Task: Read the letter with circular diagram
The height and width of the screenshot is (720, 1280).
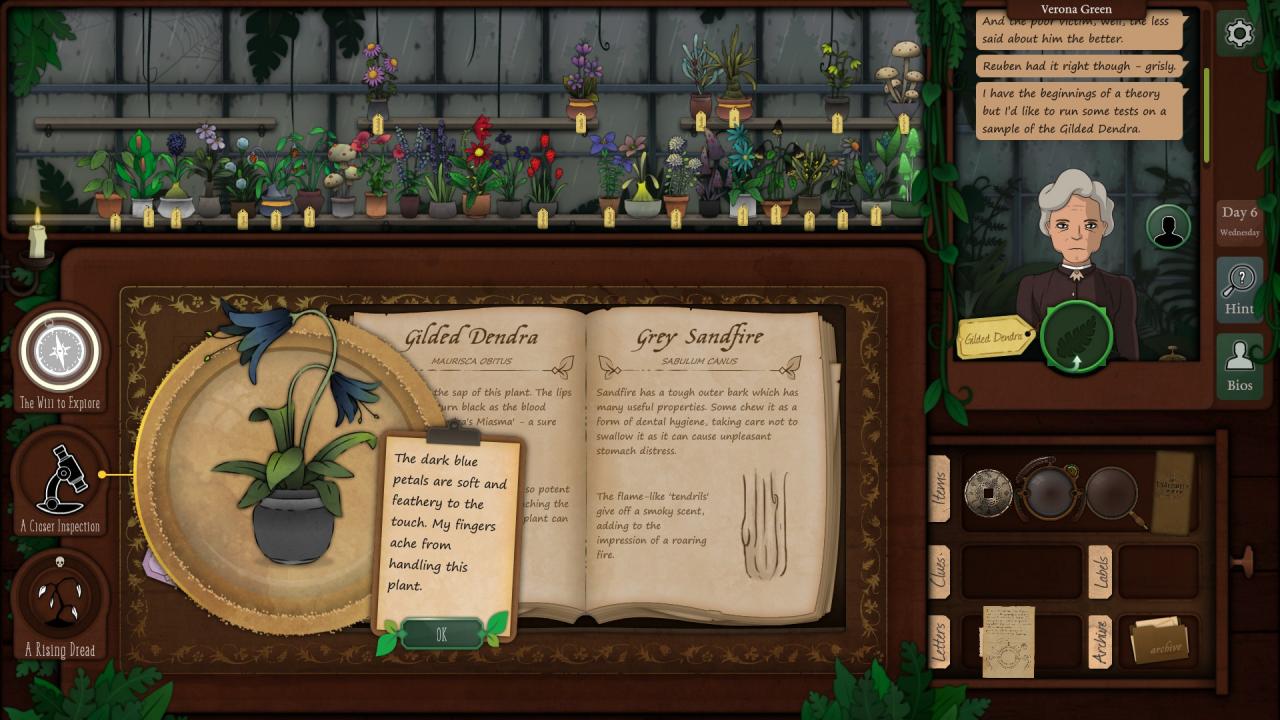Action: coord(1007,641)
